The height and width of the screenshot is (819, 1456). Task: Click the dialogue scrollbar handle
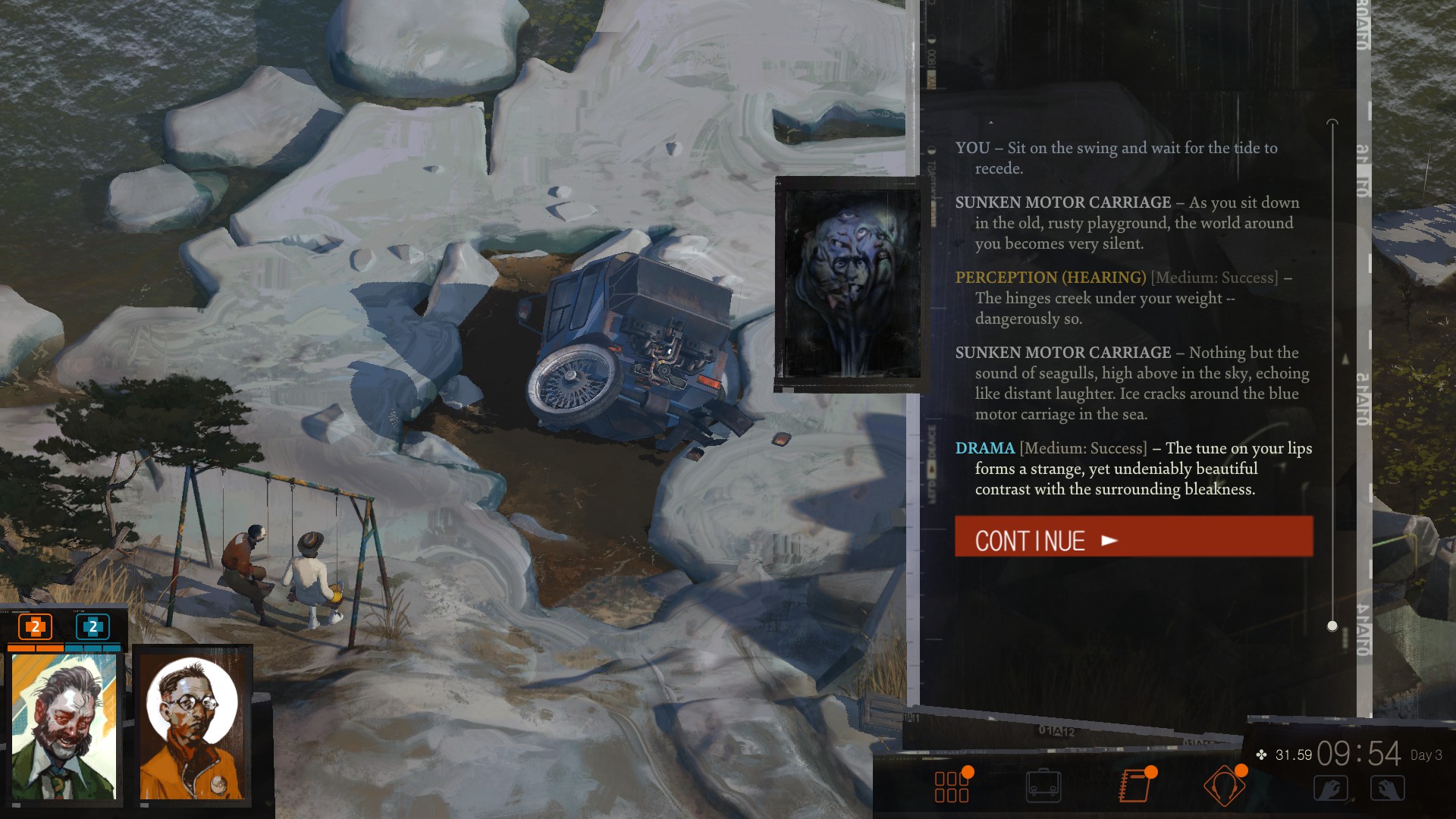tap(1332, 626)
